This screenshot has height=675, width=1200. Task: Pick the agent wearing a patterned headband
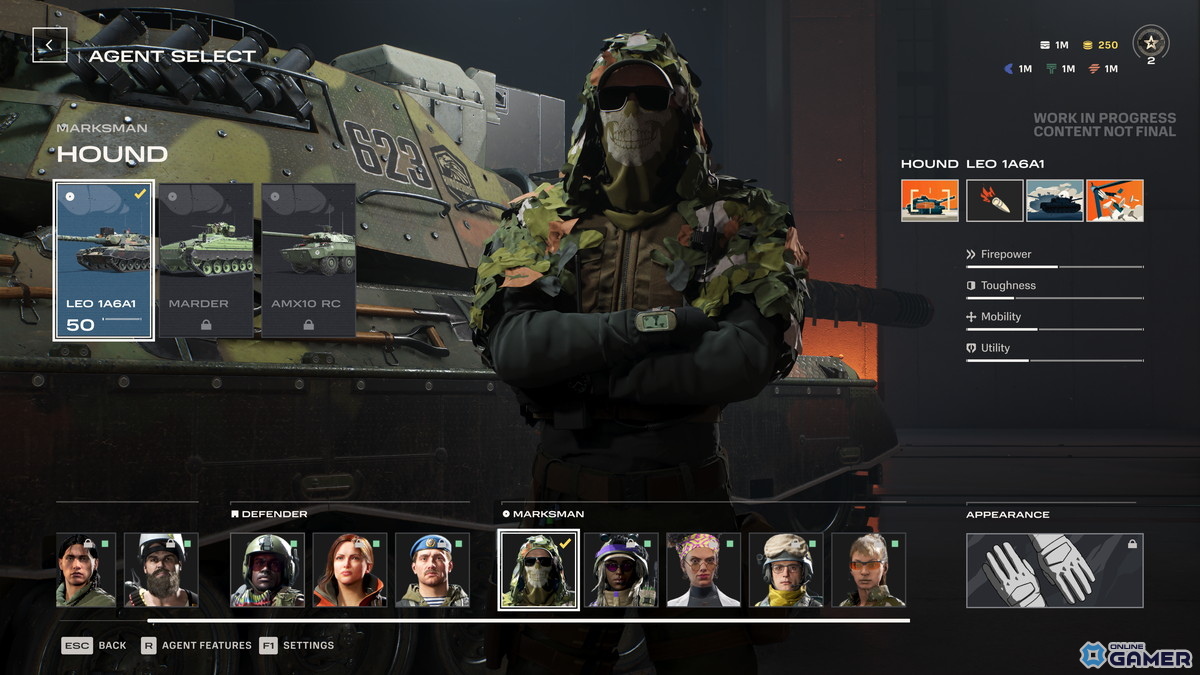[703, 570]
